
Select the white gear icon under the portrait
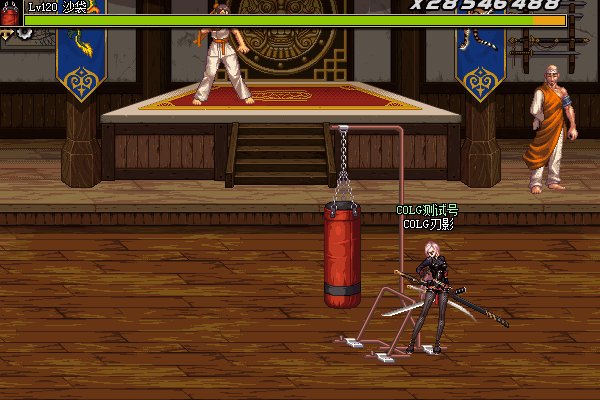[21, 33]
